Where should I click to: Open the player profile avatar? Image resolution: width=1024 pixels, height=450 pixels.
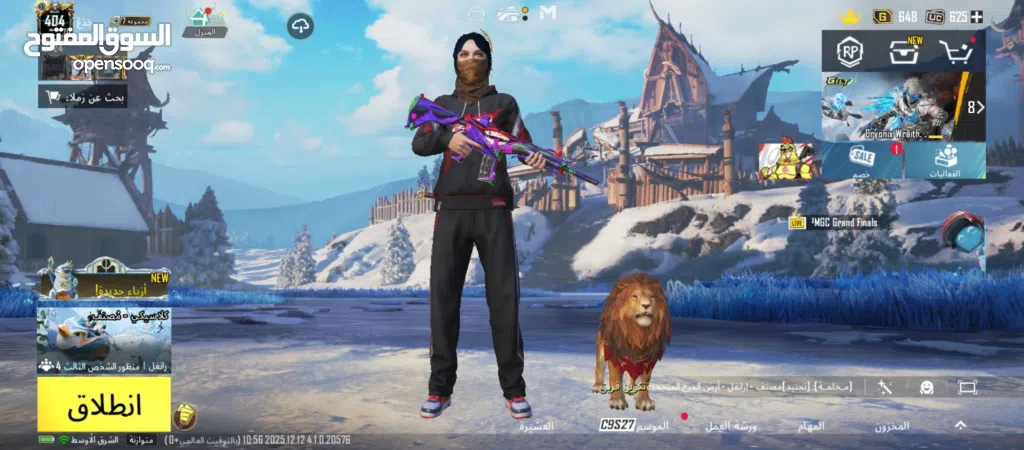tap(54, 18)
